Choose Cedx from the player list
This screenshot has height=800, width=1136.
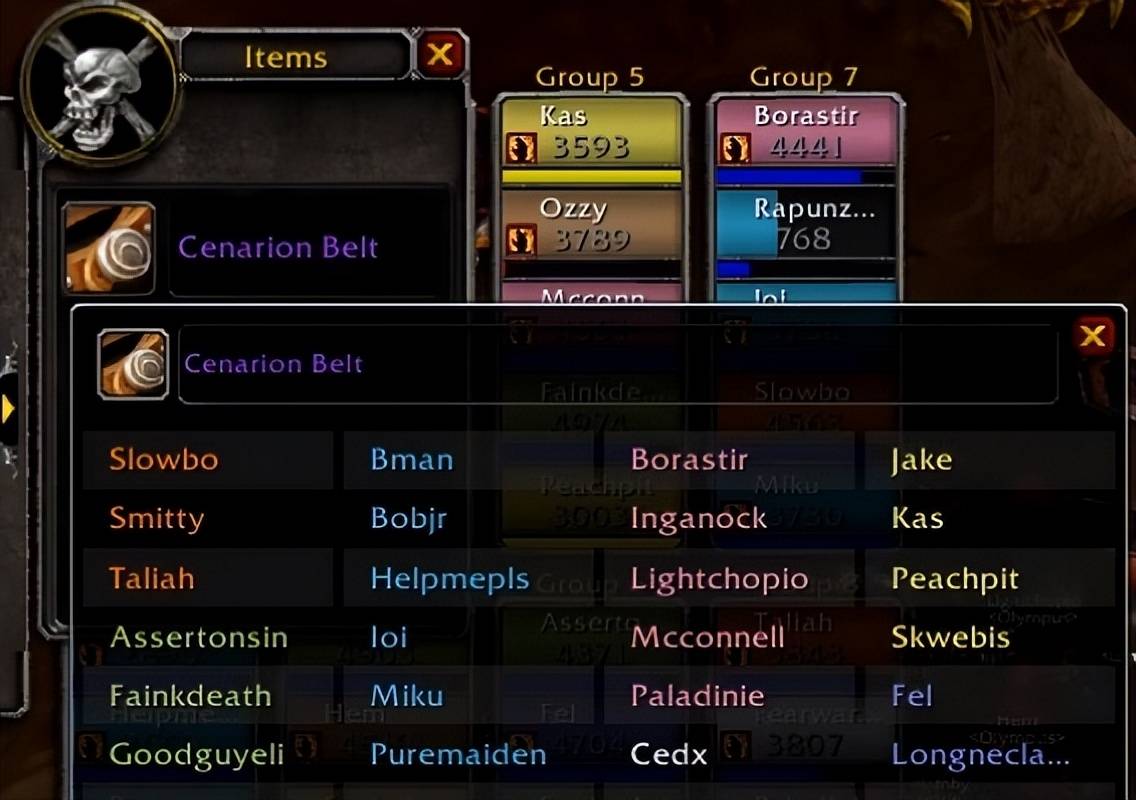pos(668,755)
